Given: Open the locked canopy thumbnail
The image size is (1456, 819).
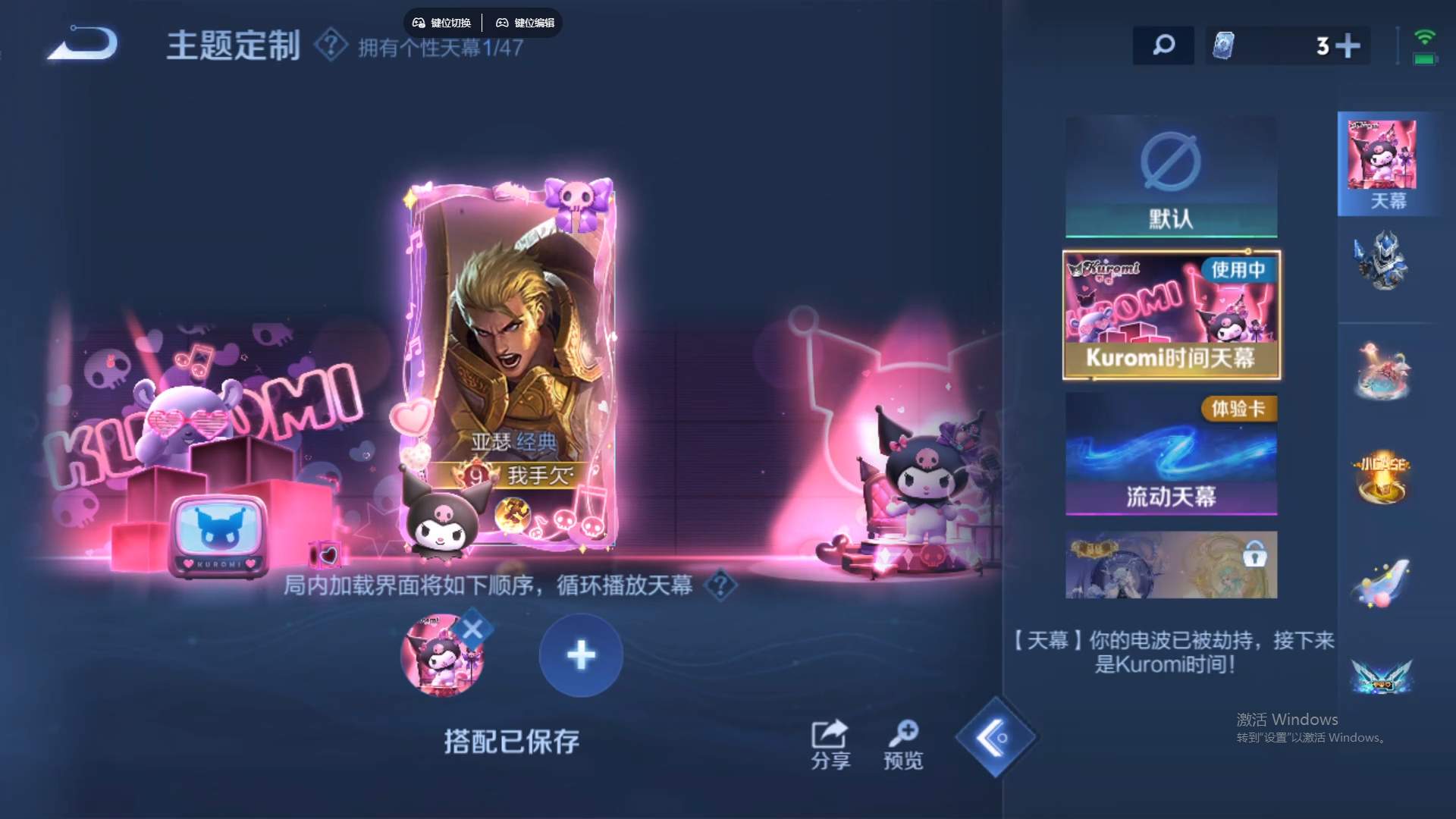Looking at the screenshot, I should 1170,564.
